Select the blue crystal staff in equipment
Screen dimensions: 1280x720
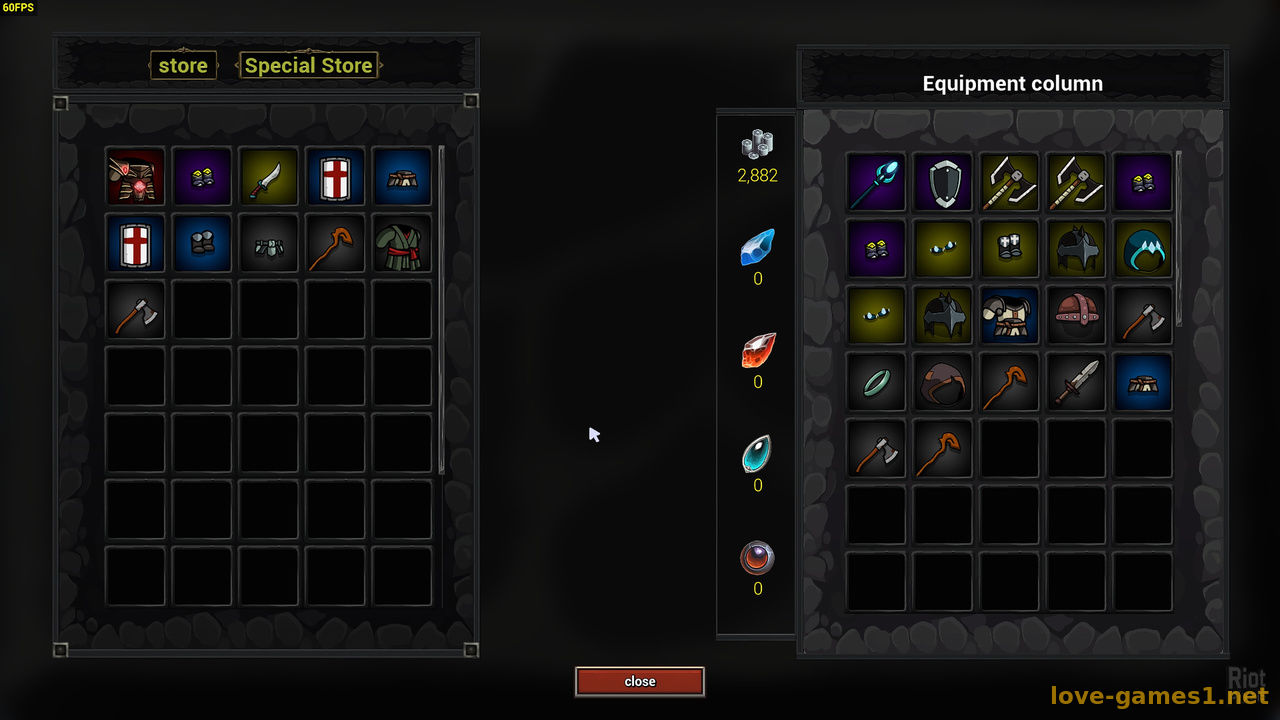click(876, 182)
